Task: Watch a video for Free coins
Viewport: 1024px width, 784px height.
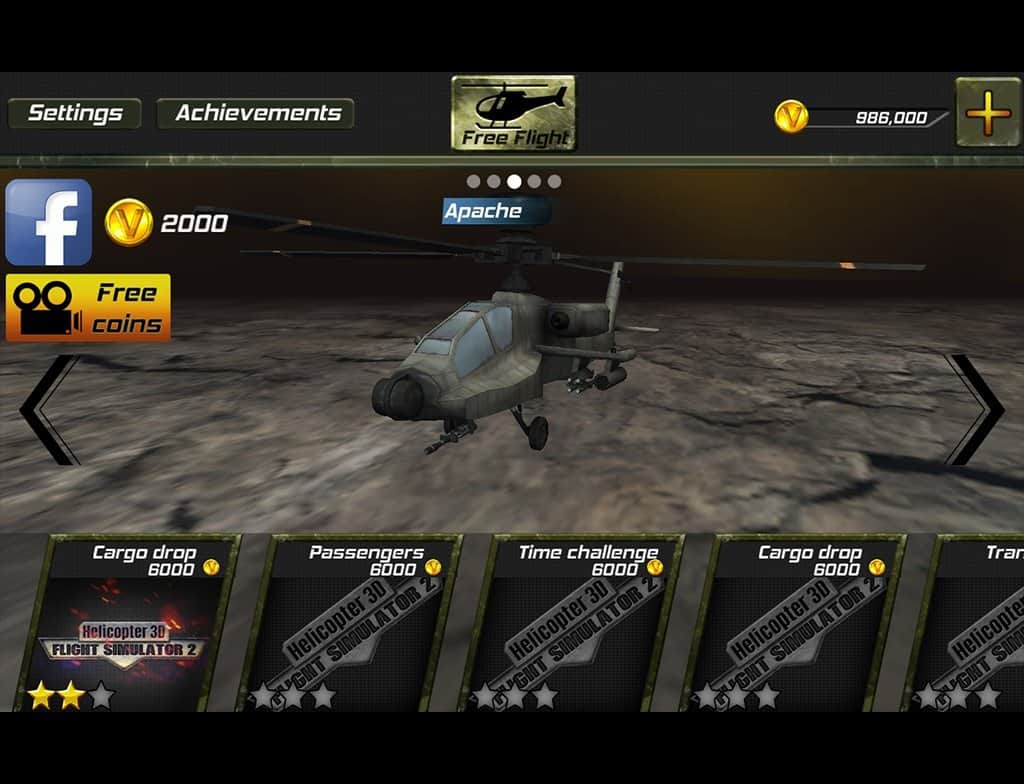Action: pos(88,308)
